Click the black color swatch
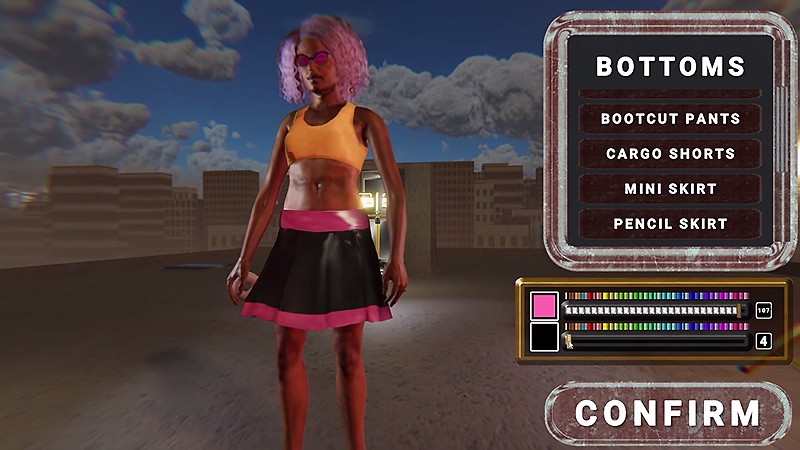Image resolution: width=800 pixels, height=450 pixels. (x=545, y=336)
